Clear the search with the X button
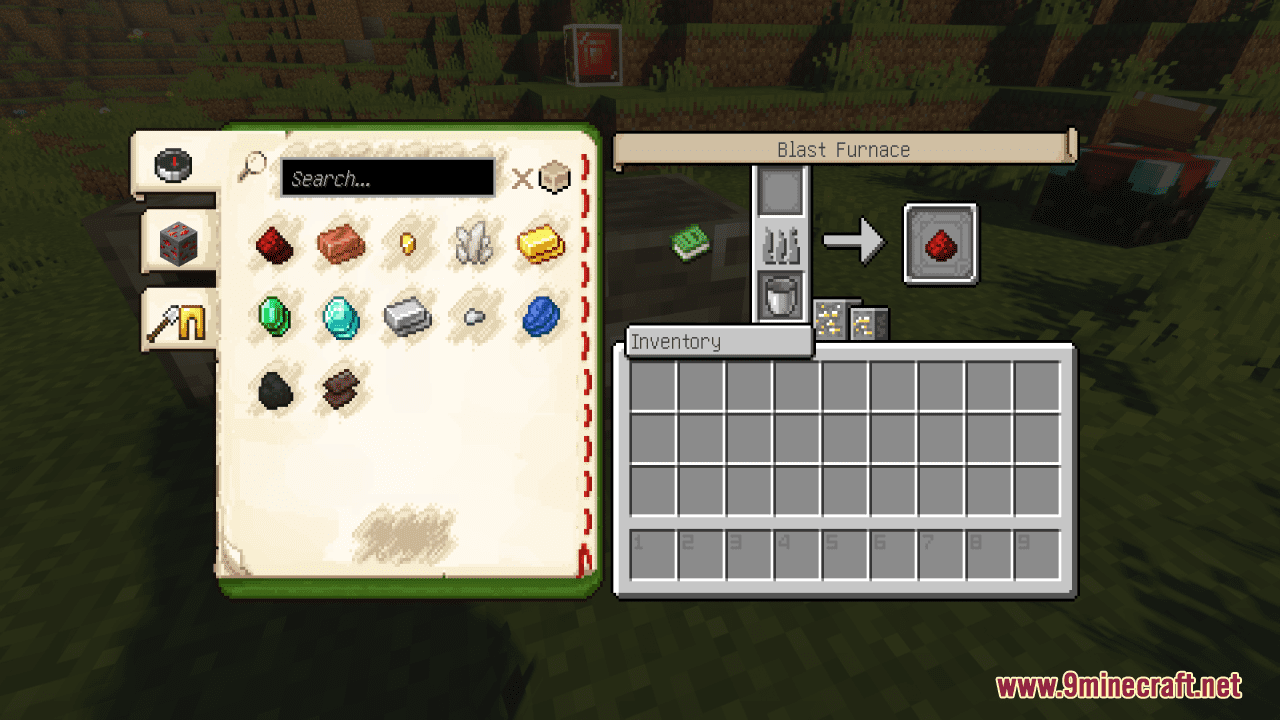 pyautogui.click(x=522, y=180)
